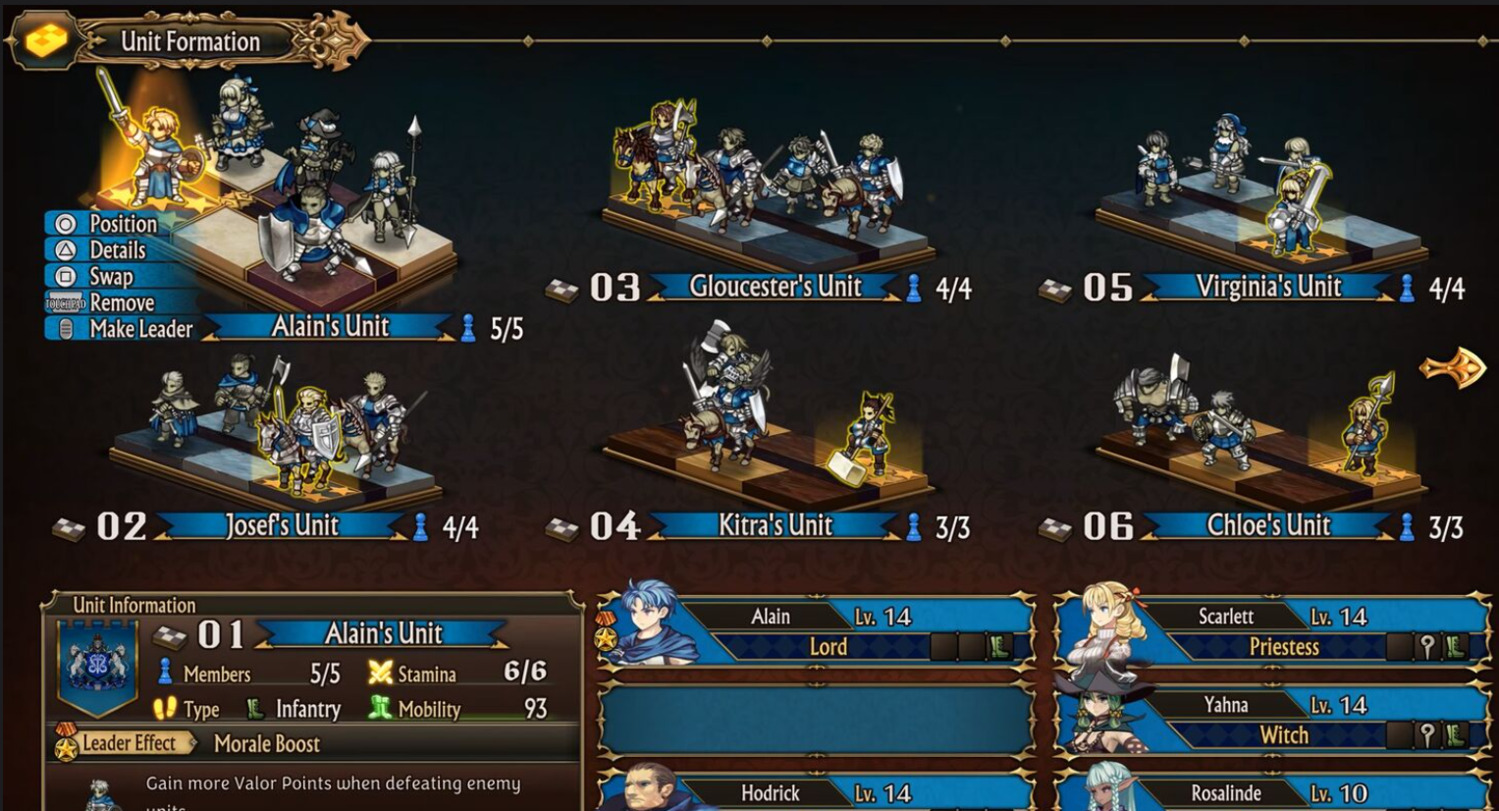The image size is (1499, 811).
Task: Select Virginia's Unit formation
Action: [1268, 288]
